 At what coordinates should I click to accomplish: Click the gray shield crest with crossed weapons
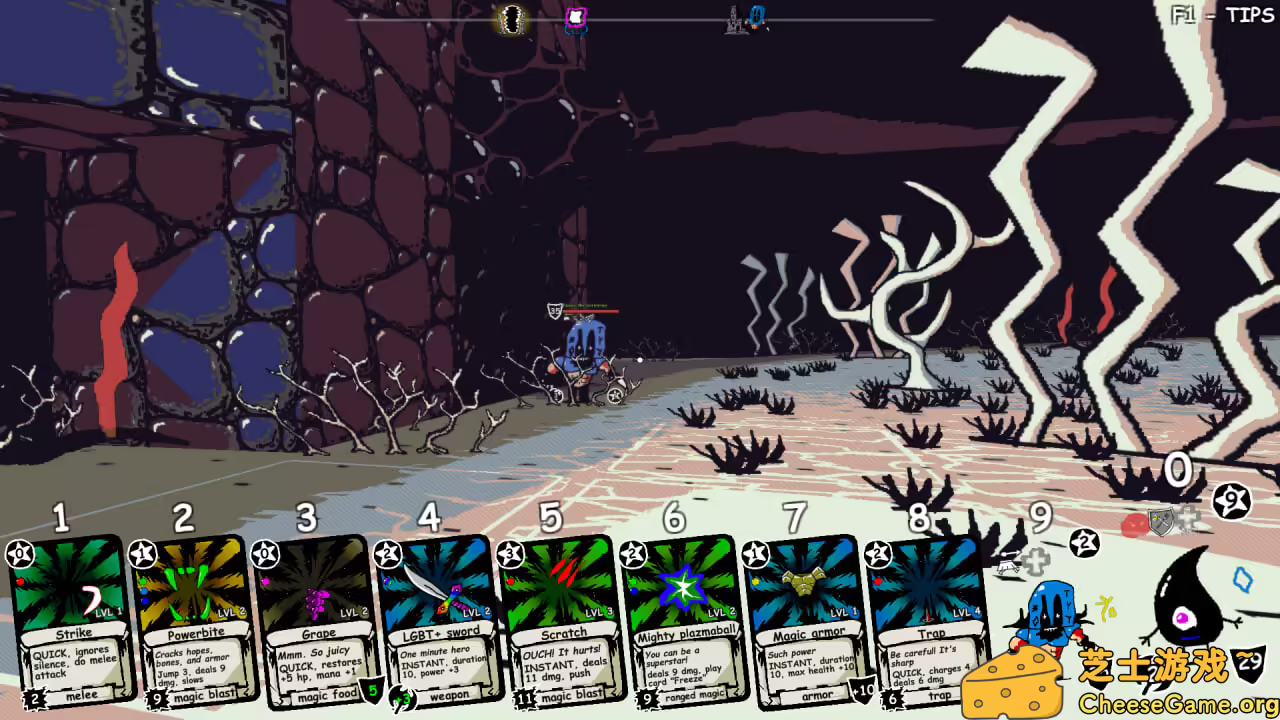[x=1161, y=522]
